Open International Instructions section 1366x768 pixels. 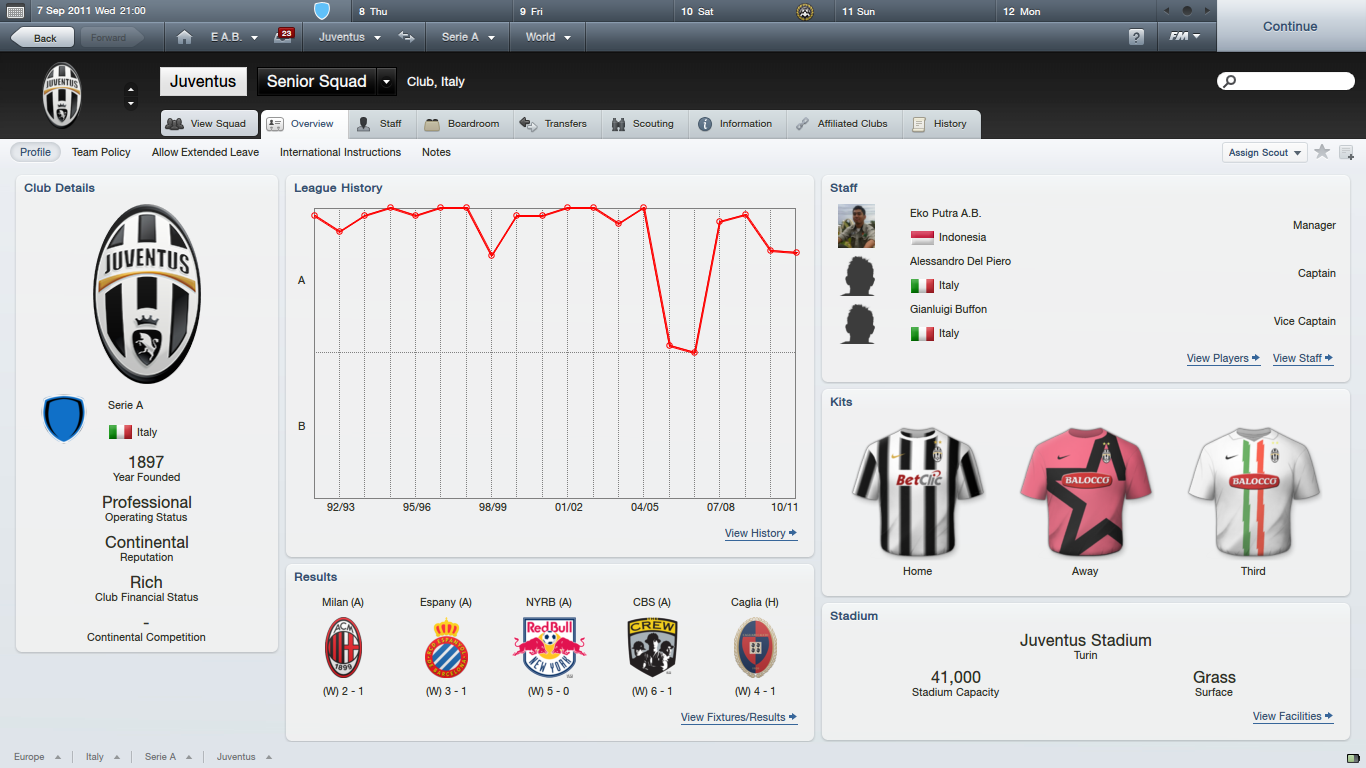340,153
